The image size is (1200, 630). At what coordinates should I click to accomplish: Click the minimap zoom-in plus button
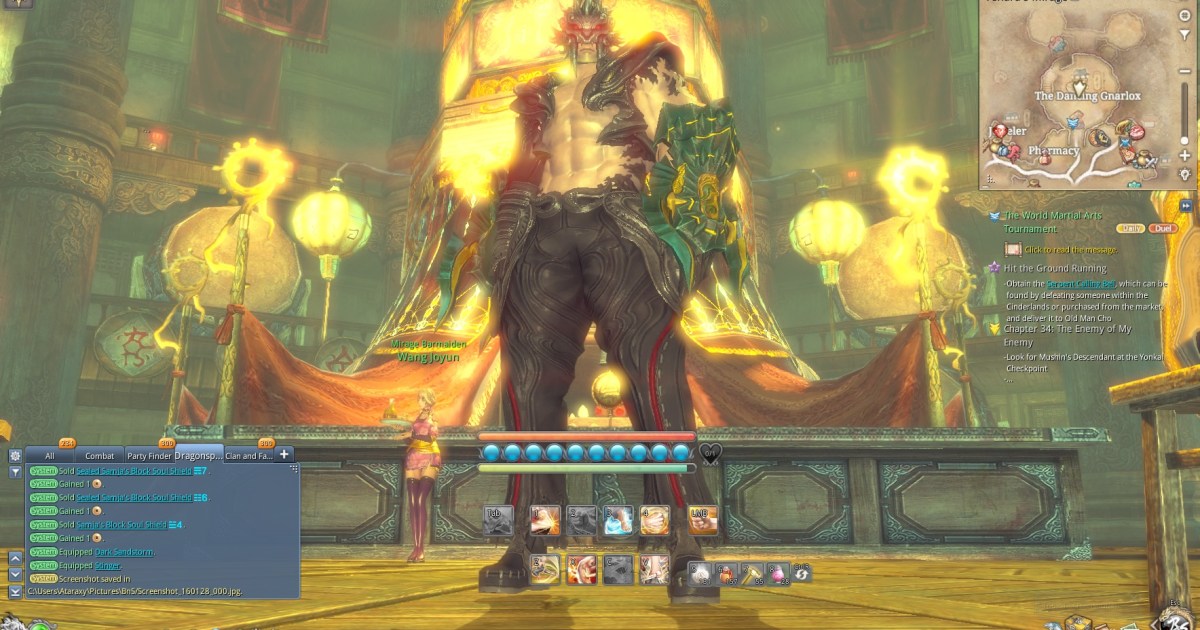1185,156
